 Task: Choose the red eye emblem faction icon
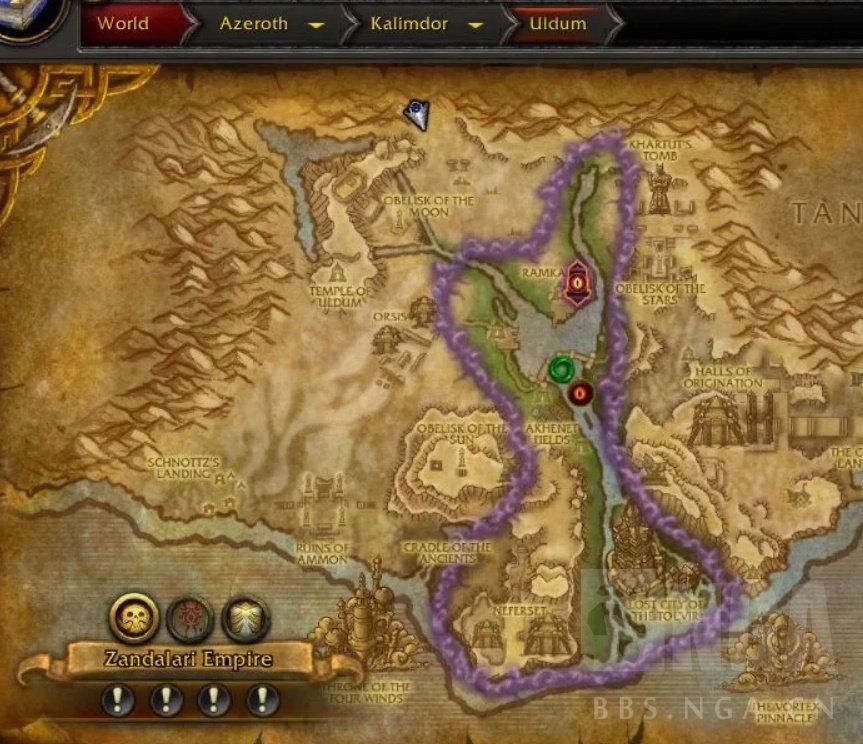click(x=189, y=619)
